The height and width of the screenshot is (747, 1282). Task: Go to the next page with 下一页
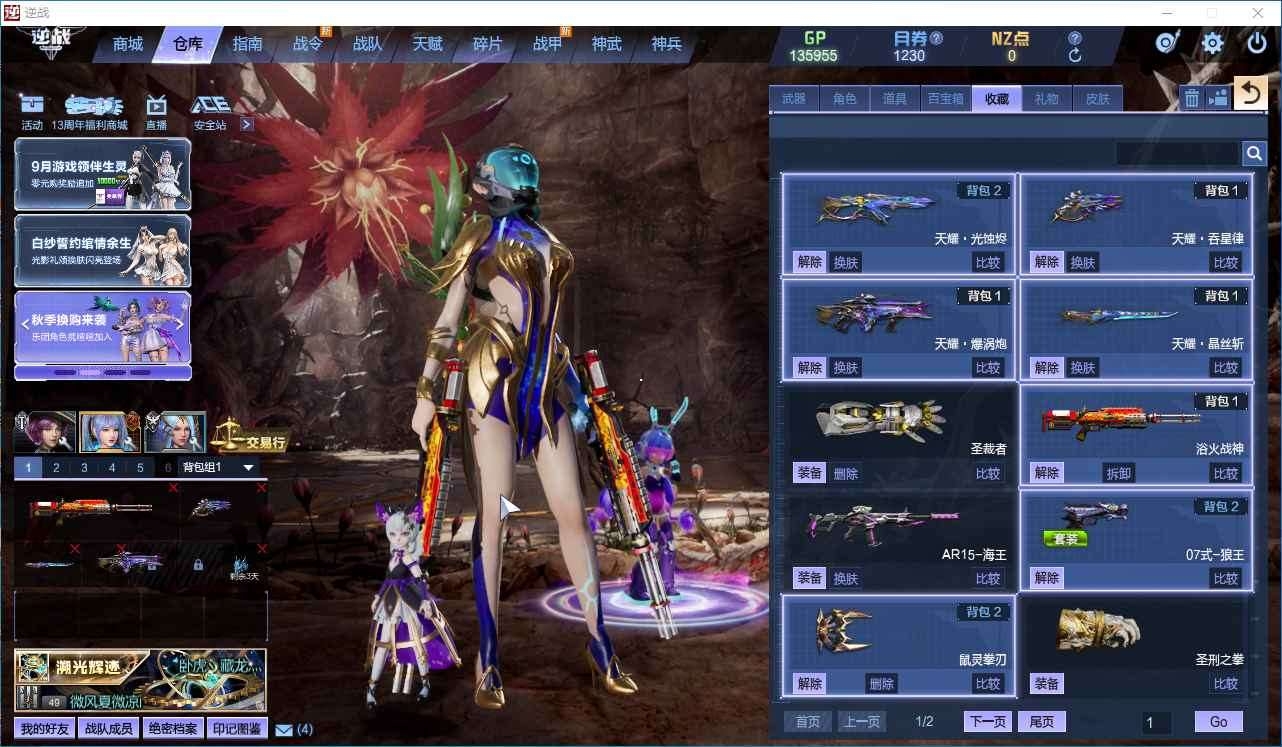pyautogui.click(x=987, y=722)
